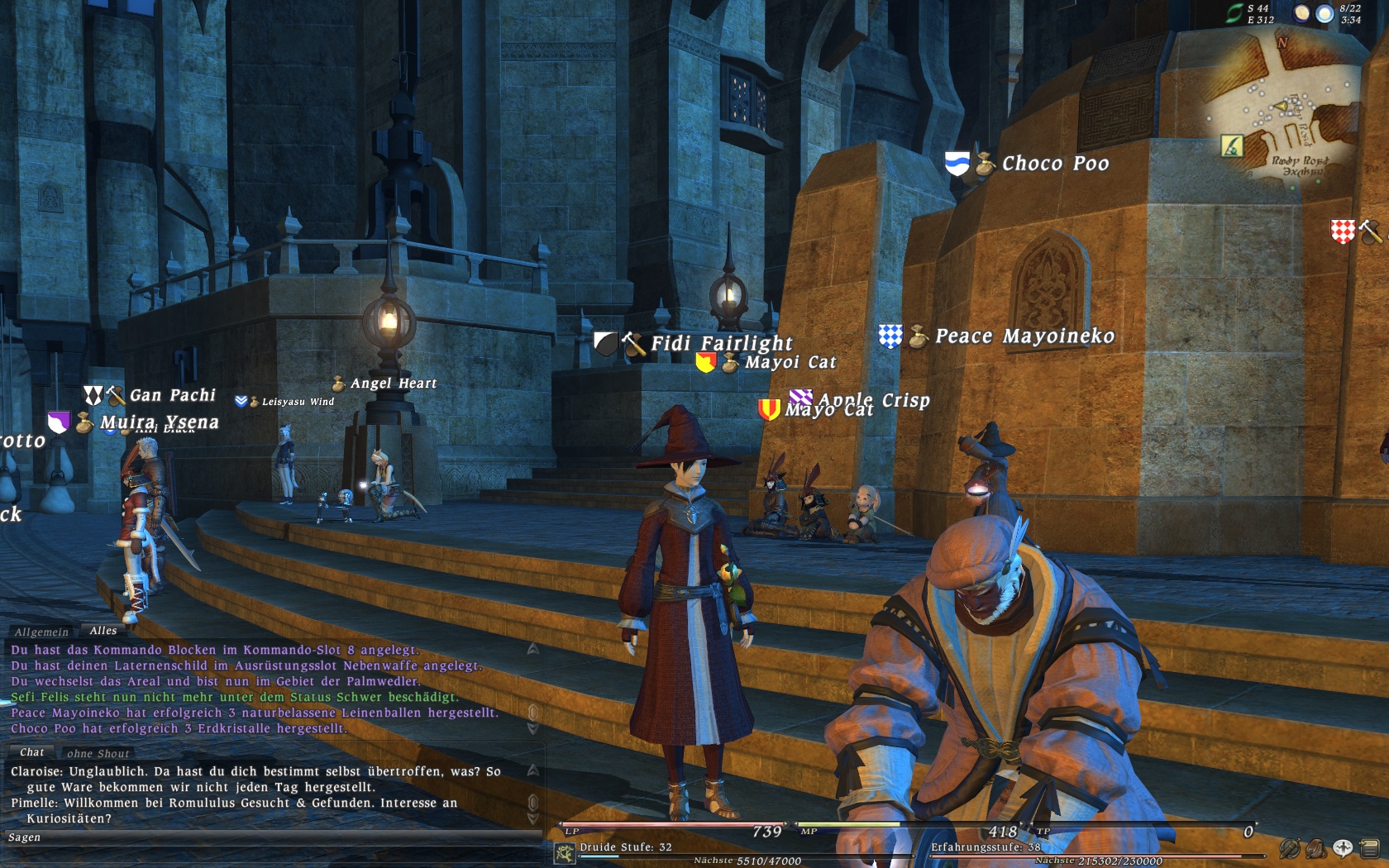Select the Alles log tab
Screen dimensions: 1389x868
pyautogui.click(x=103, y=631)
